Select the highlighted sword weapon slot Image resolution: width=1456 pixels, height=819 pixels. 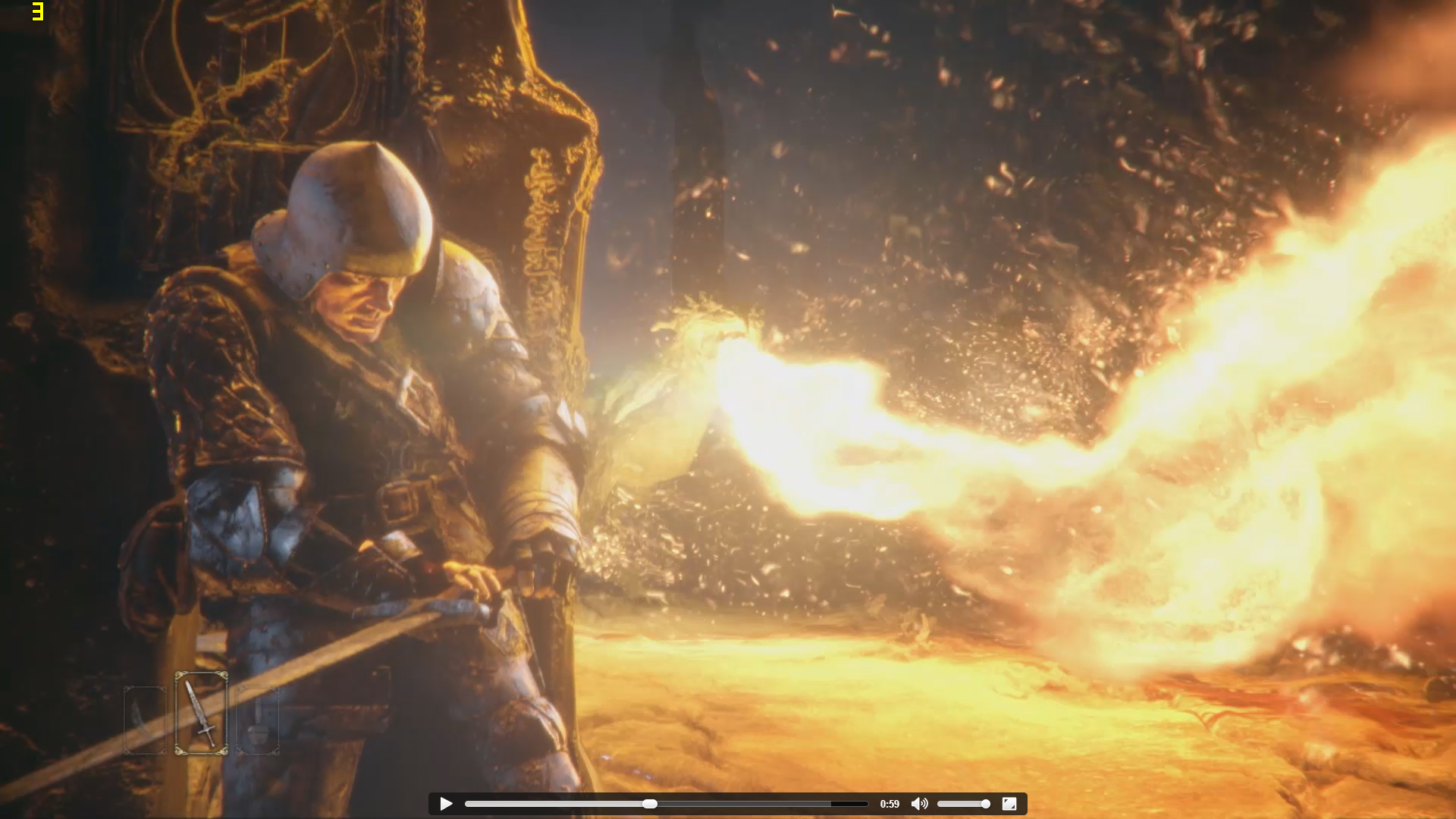point(201,713)
